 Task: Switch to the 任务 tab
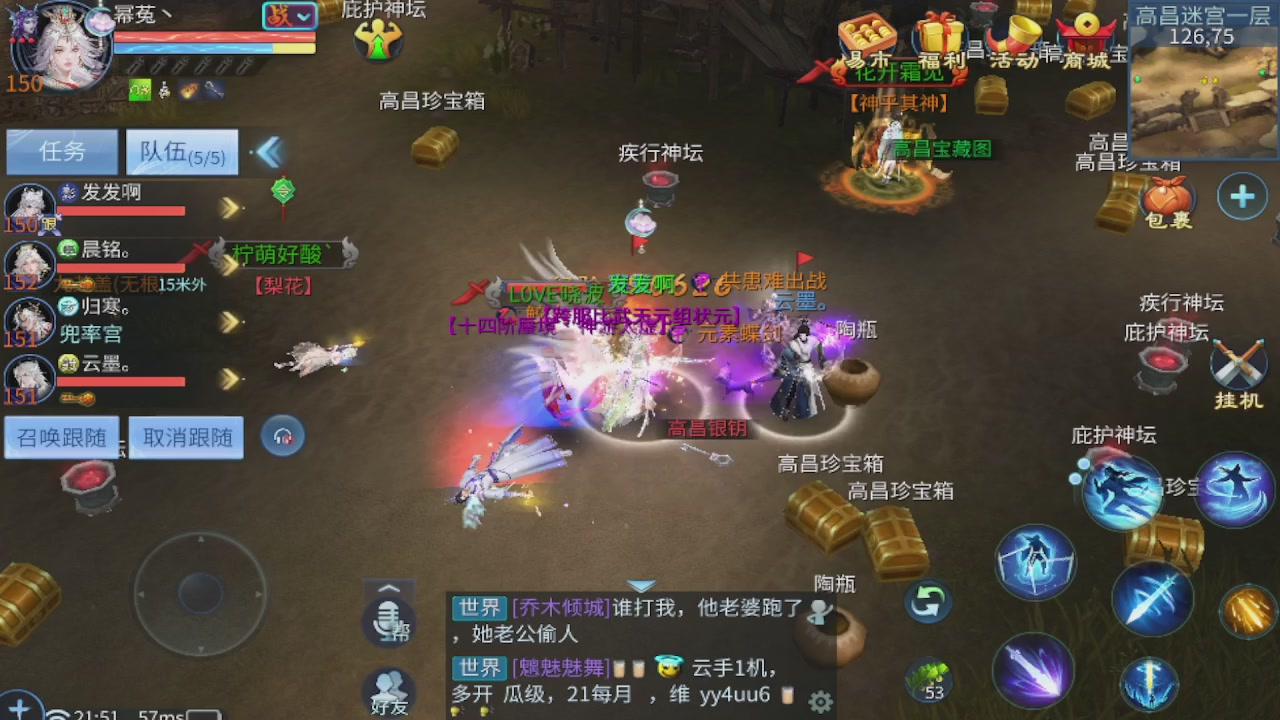[x=61, y=151]
